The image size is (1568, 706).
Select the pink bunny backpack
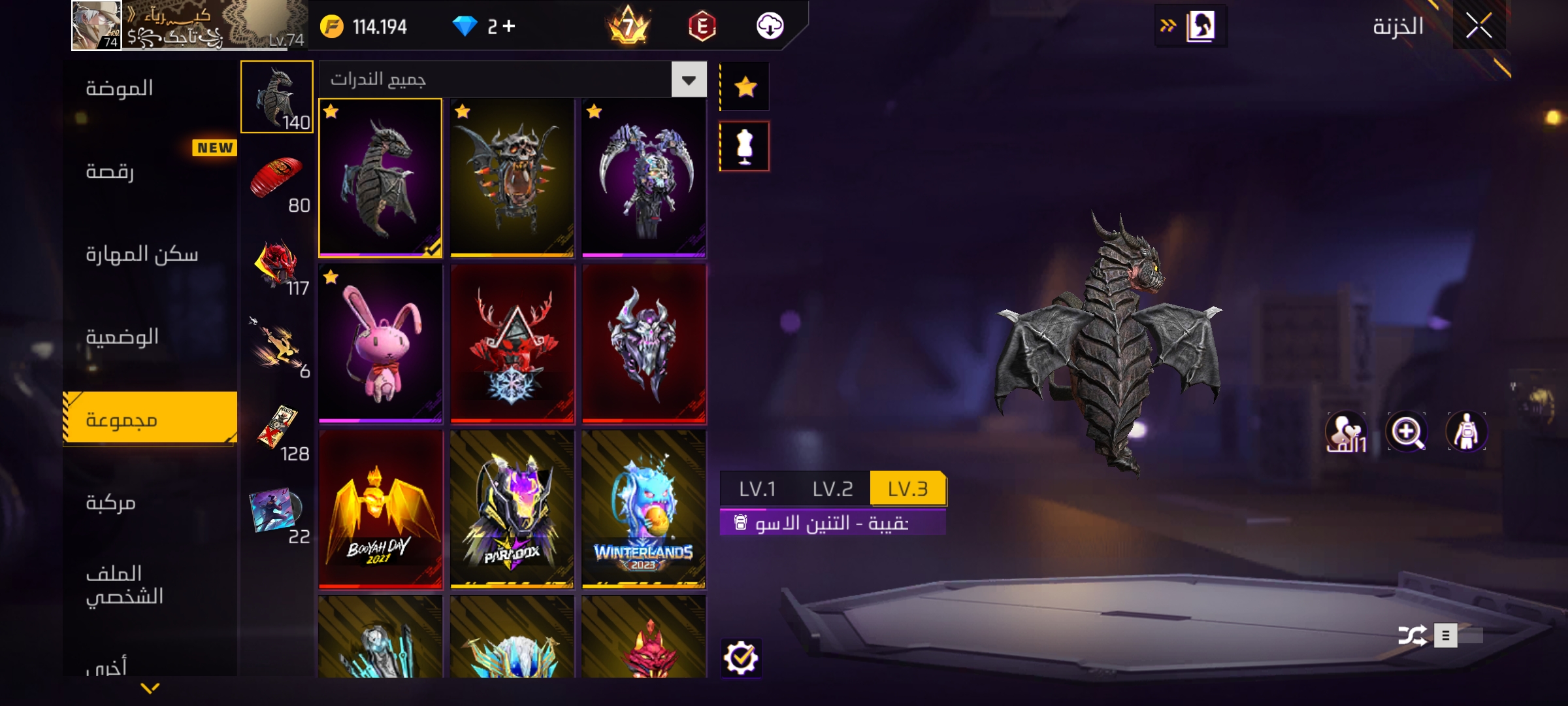(380, 343)
